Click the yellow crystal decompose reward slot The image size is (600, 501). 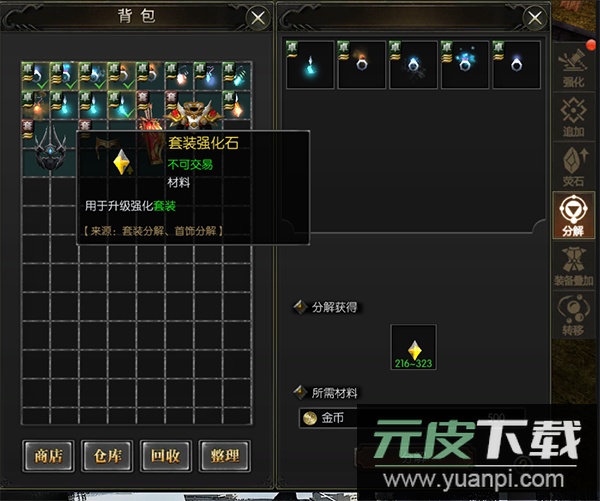click(414, 347)
